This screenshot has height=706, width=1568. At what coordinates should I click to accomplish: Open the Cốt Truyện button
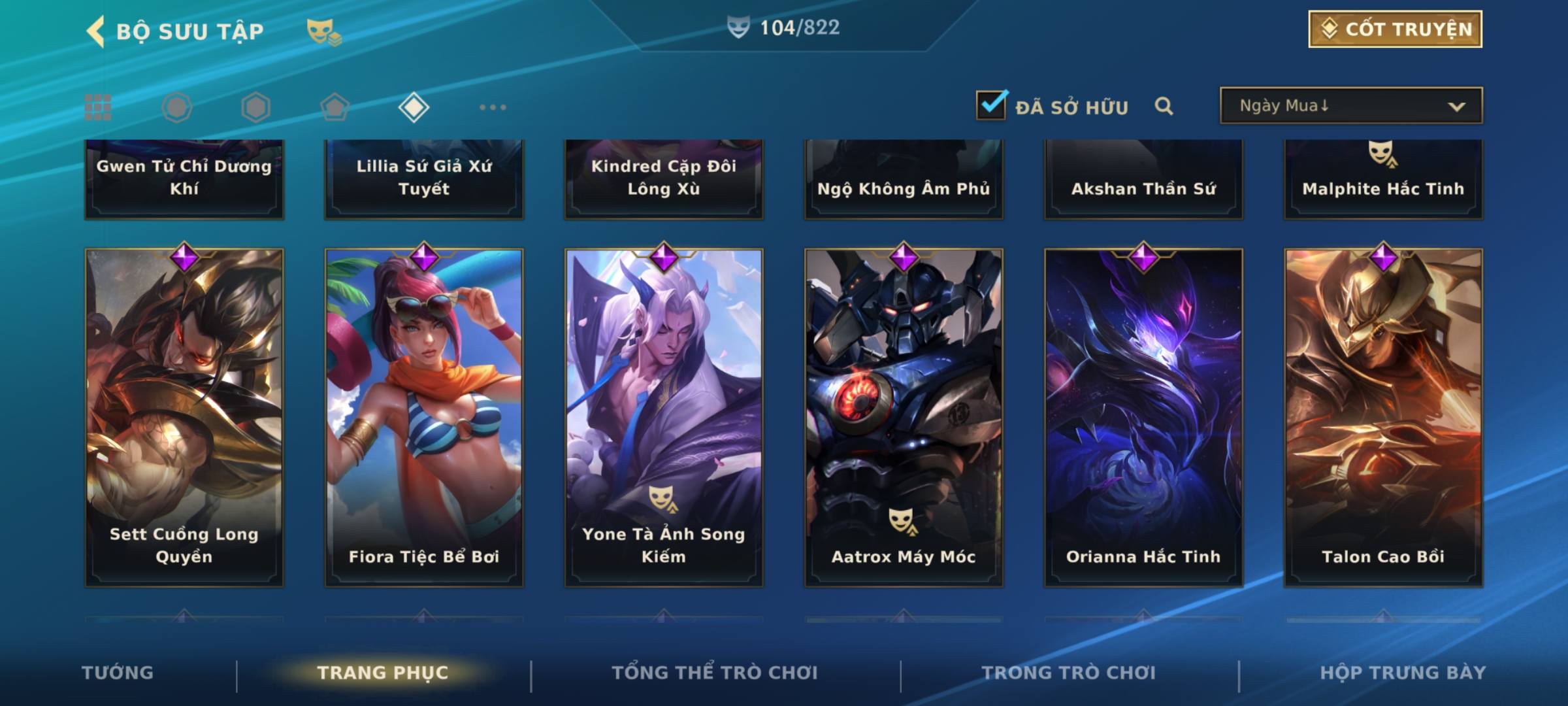point(1395,29)
